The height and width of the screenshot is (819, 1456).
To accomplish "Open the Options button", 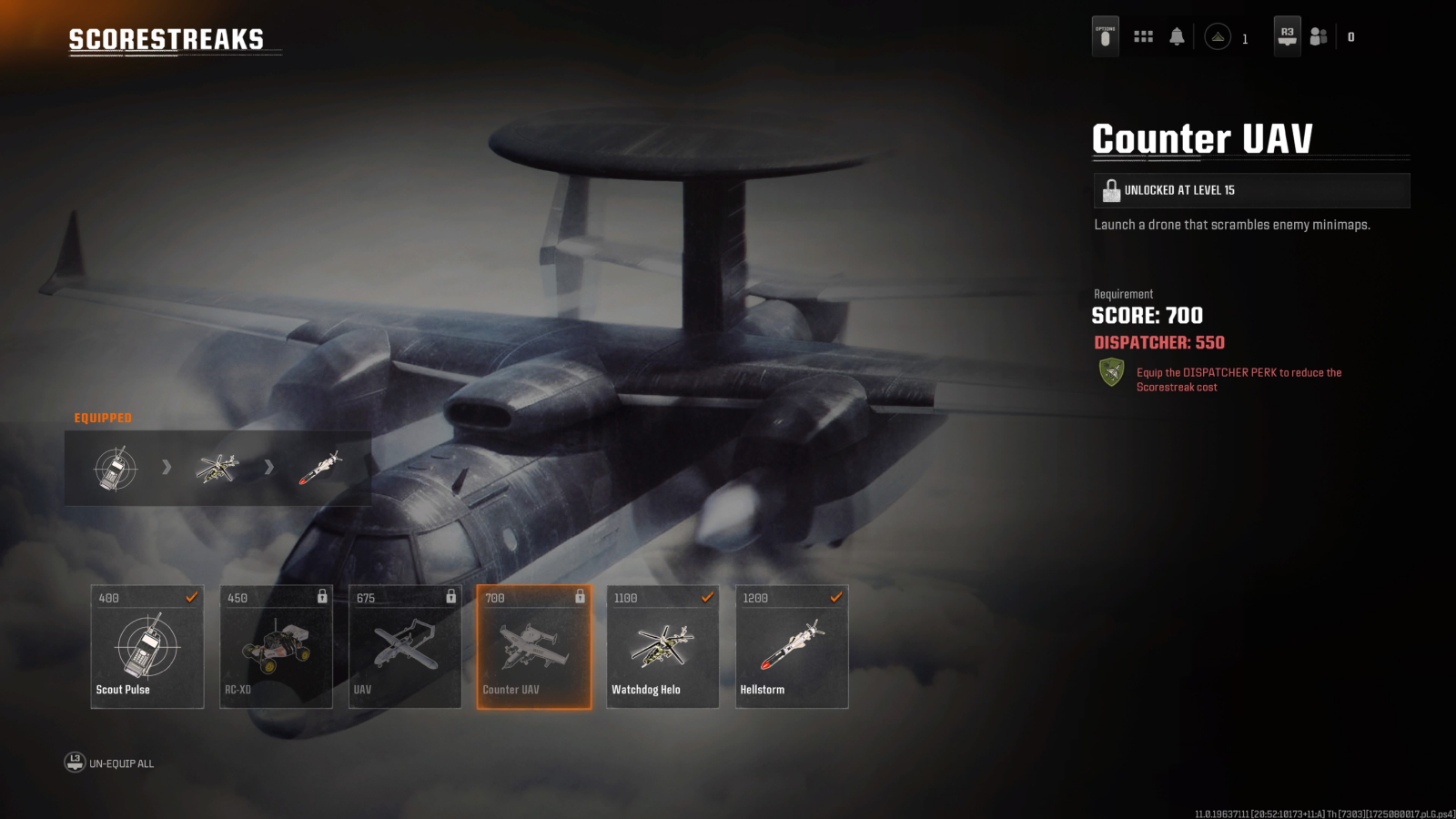I will tap(1104, 37).
